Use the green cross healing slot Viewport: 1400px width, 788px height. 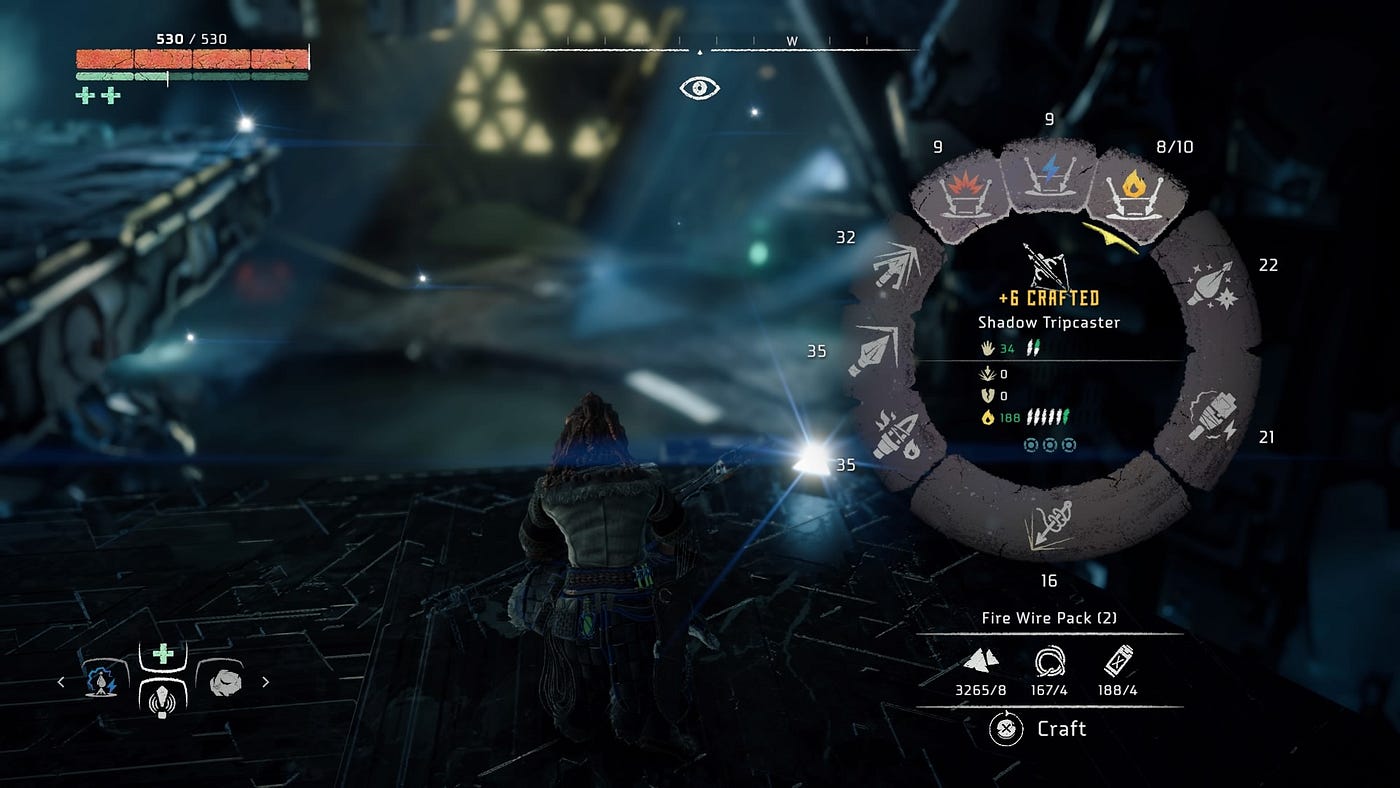[163, 655]
